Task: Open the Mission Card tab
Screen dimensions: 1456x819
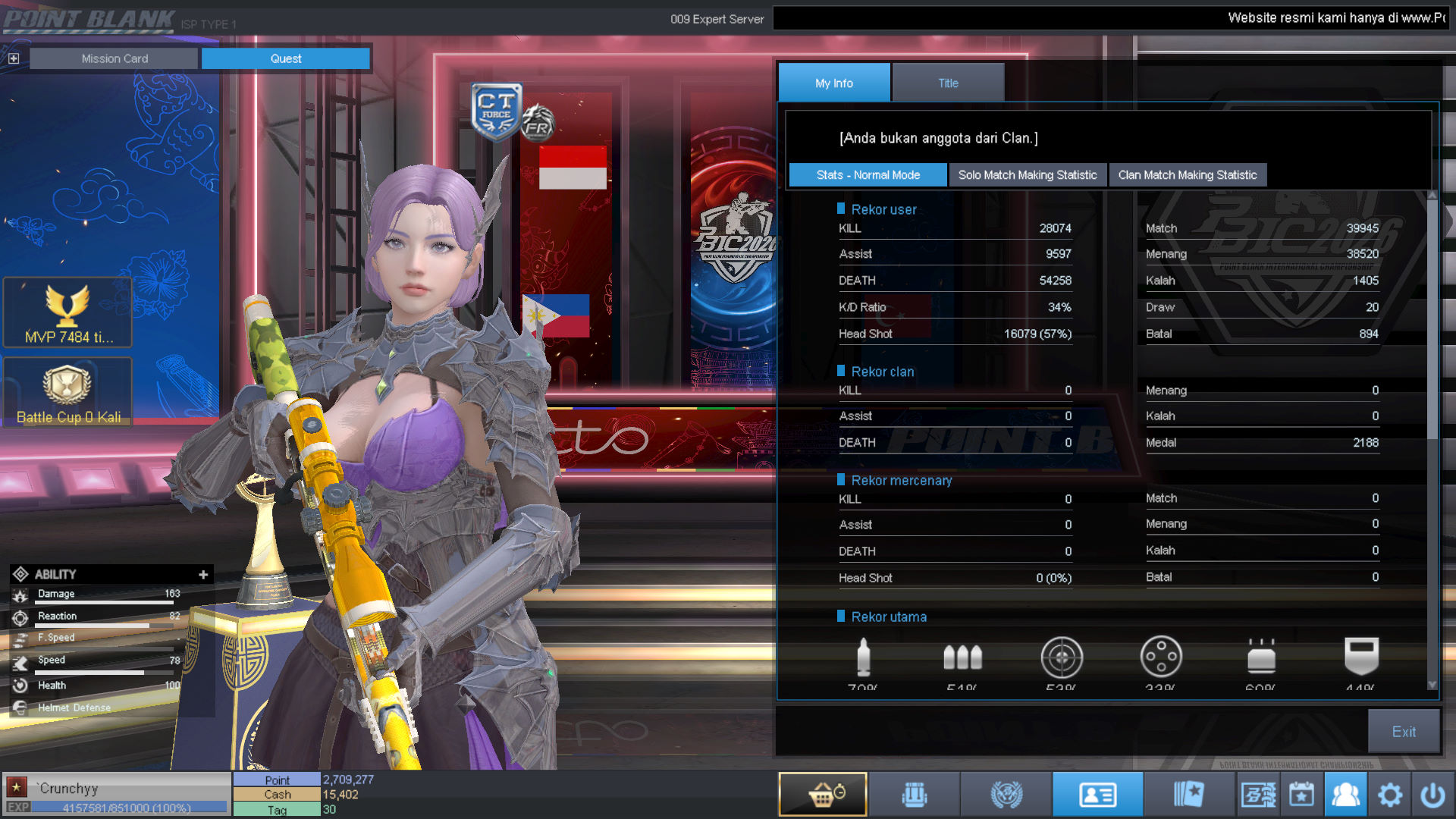Action: click(115, 58)
